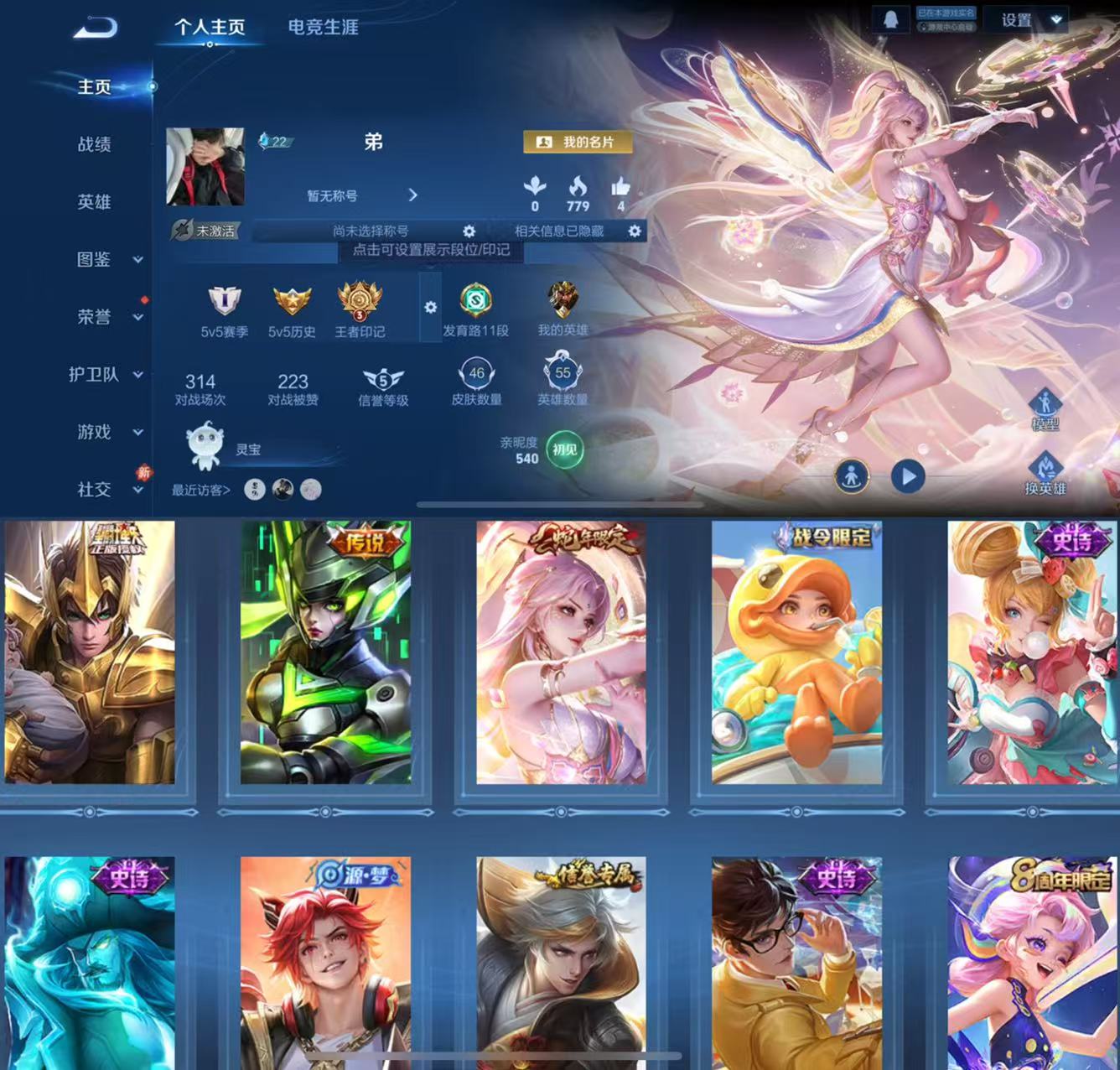Expand the 护卫队 sidebar menu
The image size is (1120, 1070).
click(107, 374)
